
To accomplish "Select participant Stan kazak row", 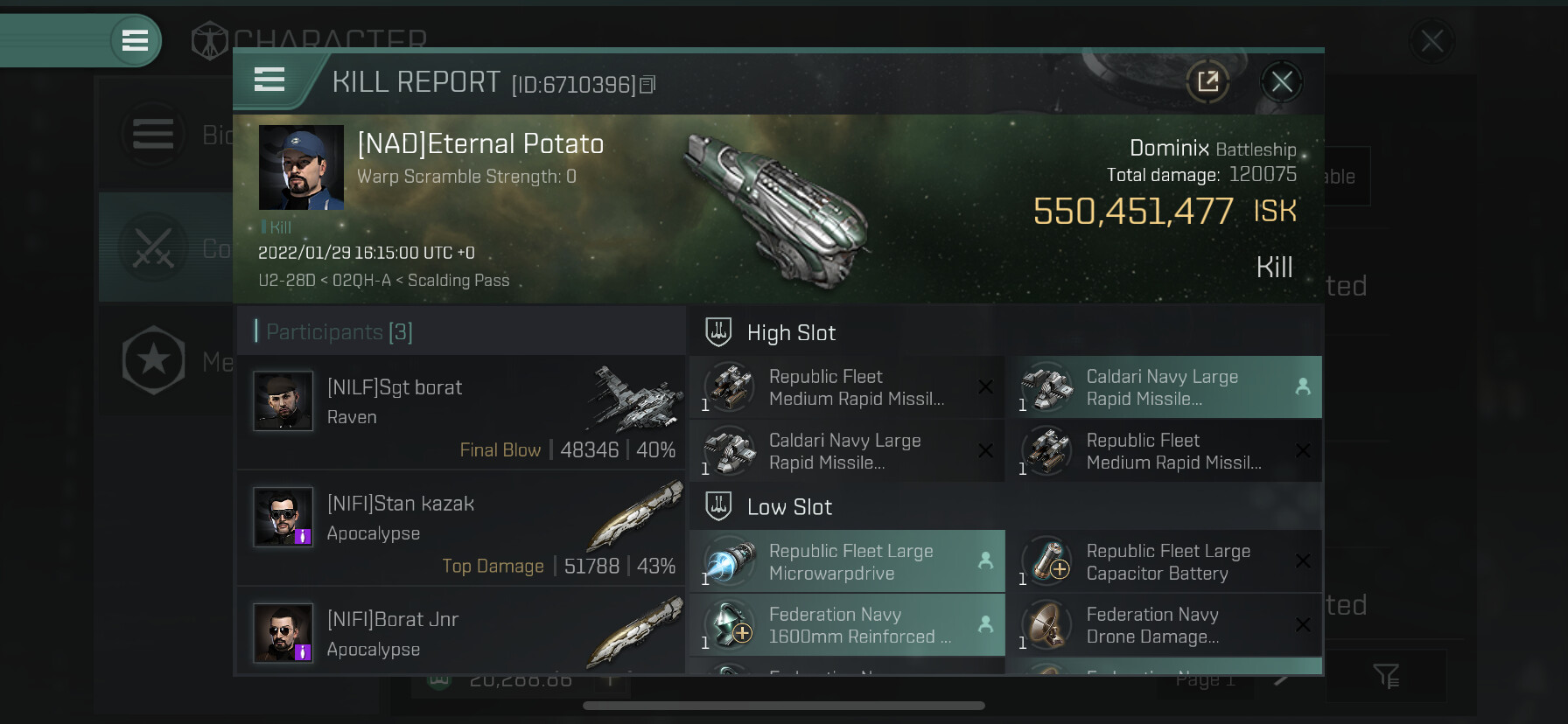I will tap(461, 529).
